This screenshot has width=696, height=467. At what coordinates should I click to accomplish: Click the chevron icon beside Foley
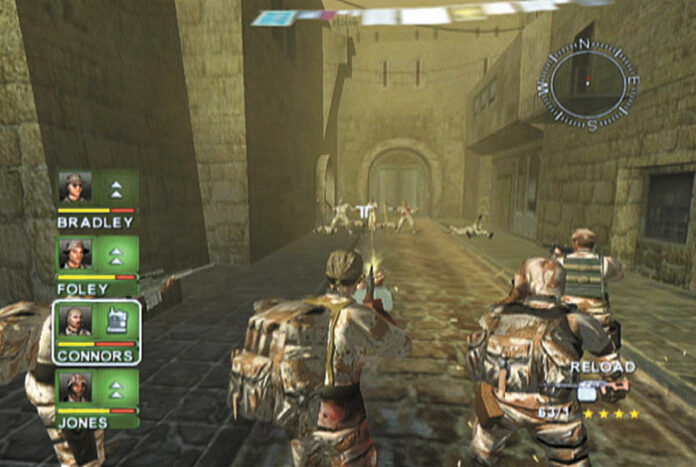pyautogui.click(x=116, y=255)
